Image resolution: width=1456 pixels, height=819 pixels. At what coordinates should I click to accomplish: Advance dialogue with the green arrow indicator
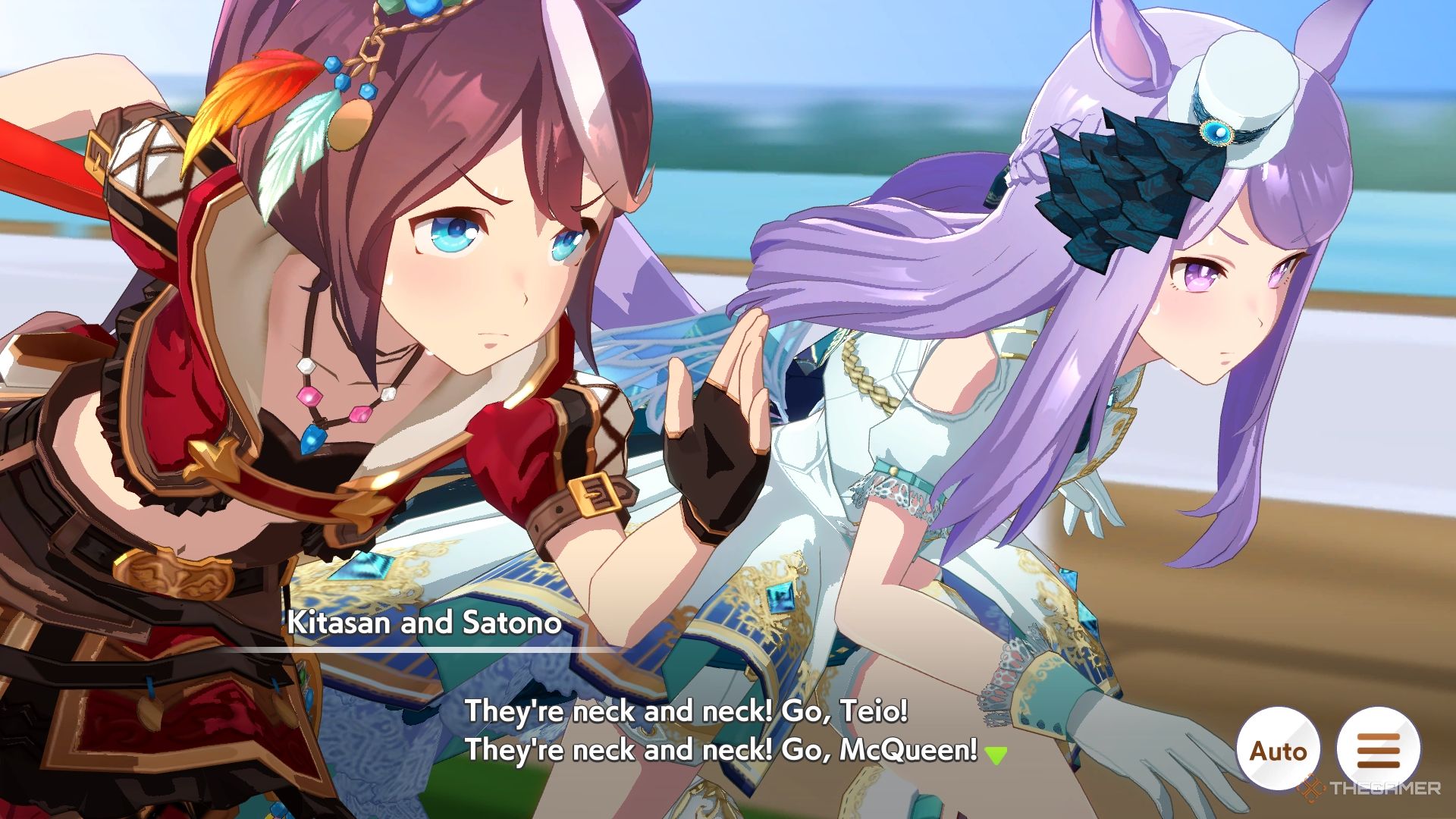pyautogui.click(x=996, y=755)
